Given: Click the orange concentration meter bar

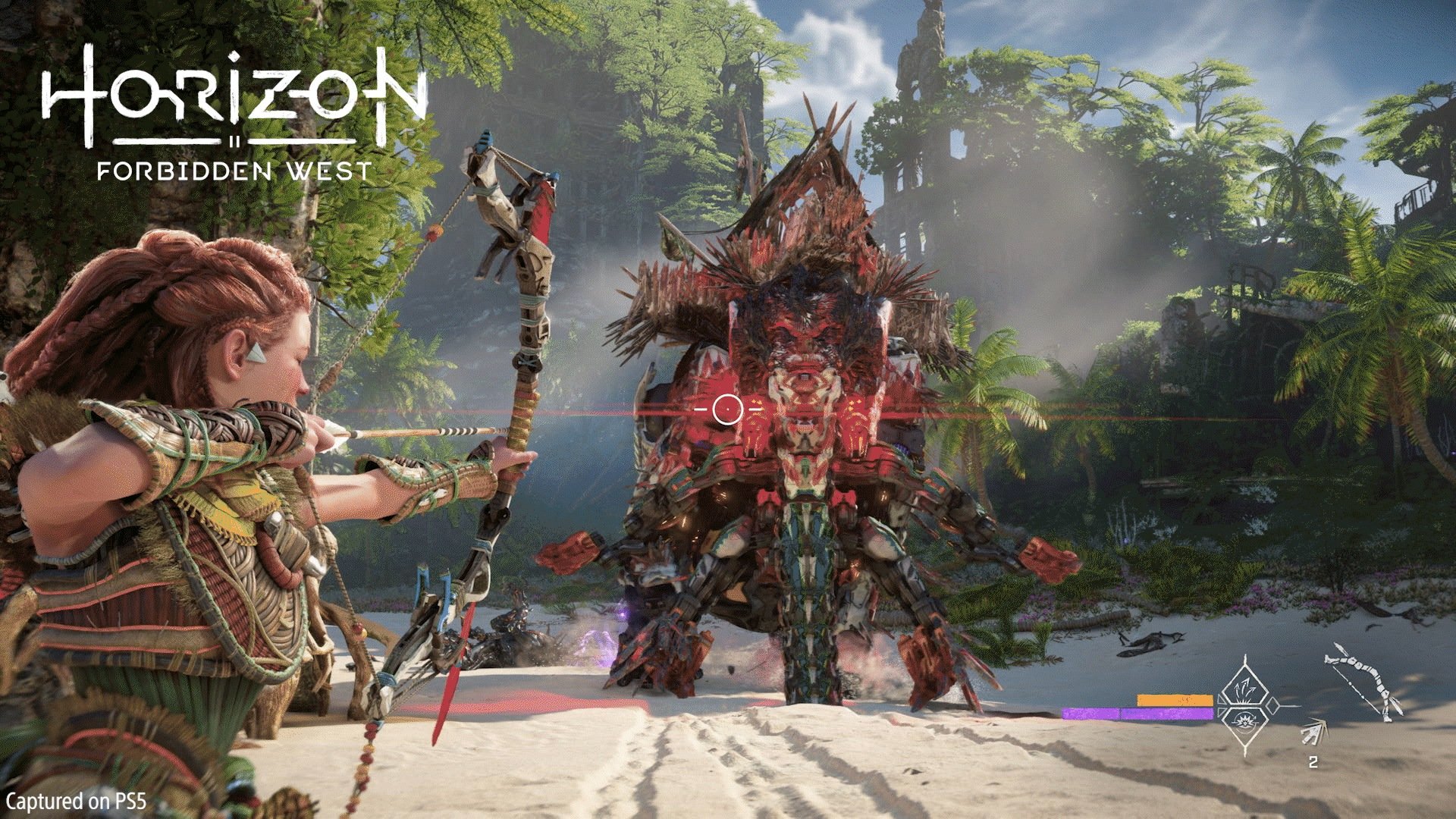Looking at the screenshot, I should (x=1175, y=700).
